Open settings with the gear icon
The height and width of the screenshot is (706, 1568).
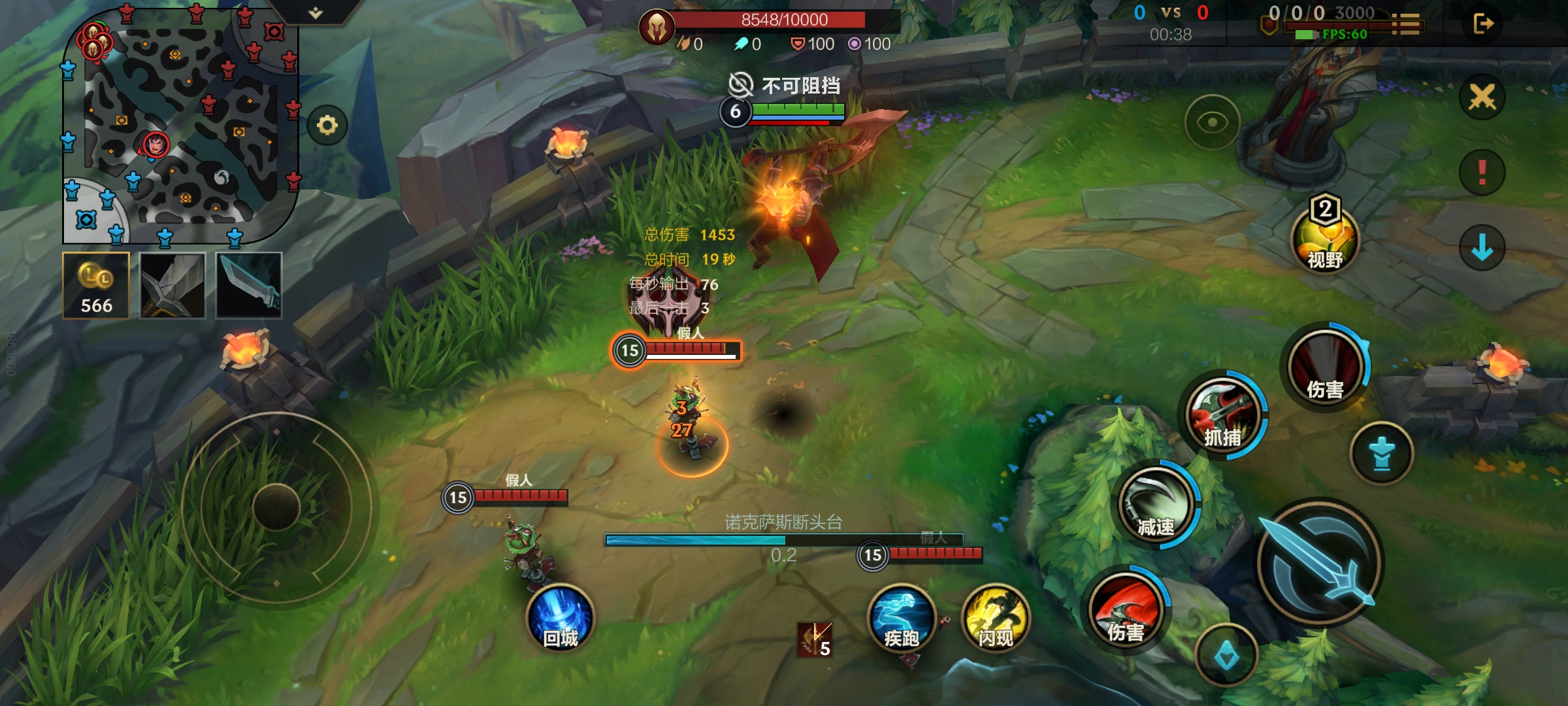327,125
